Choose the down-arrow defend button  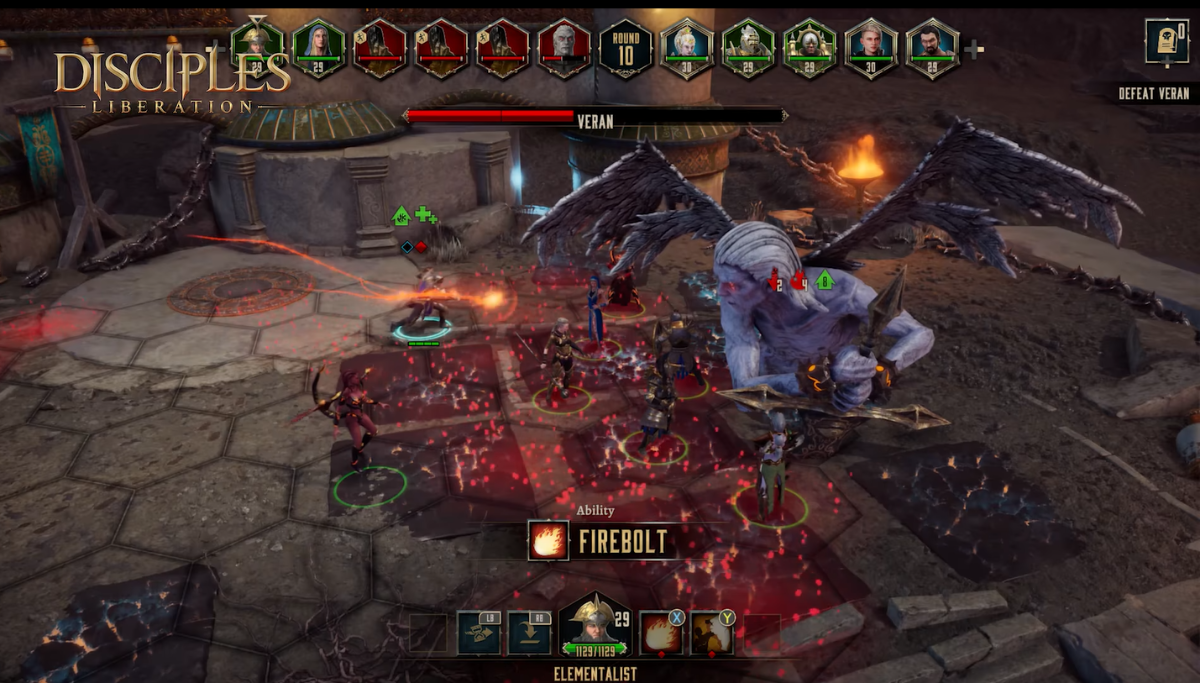coord(529,633)
